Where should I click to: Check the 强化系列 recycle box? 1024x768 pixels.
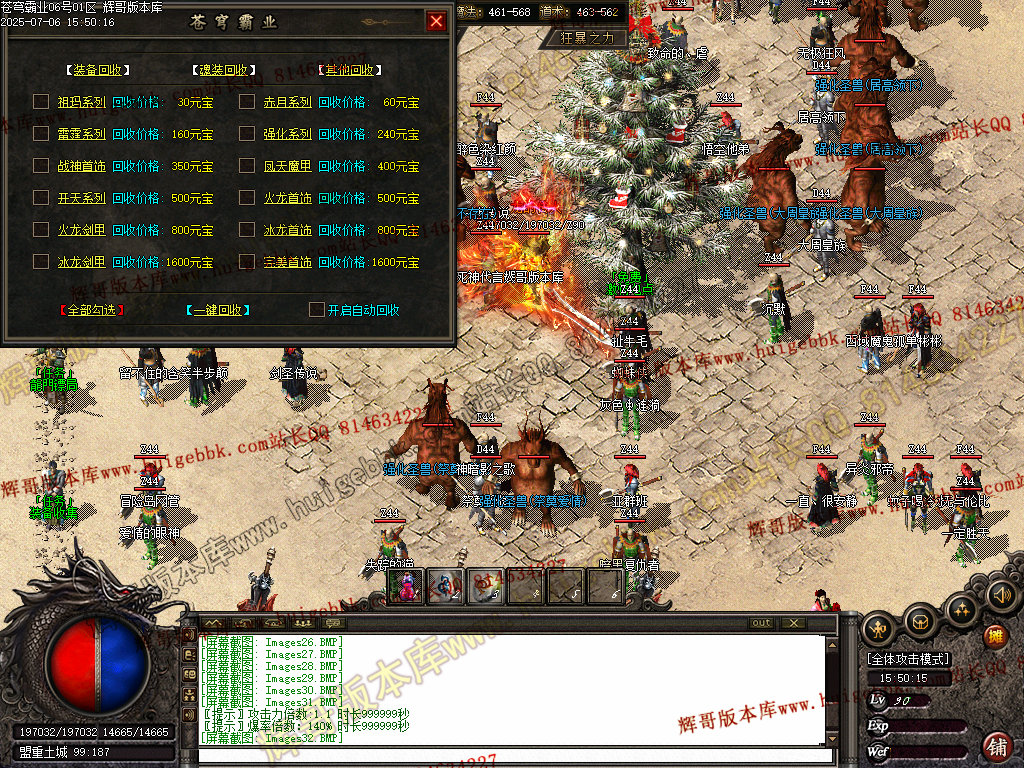point(247,134)
